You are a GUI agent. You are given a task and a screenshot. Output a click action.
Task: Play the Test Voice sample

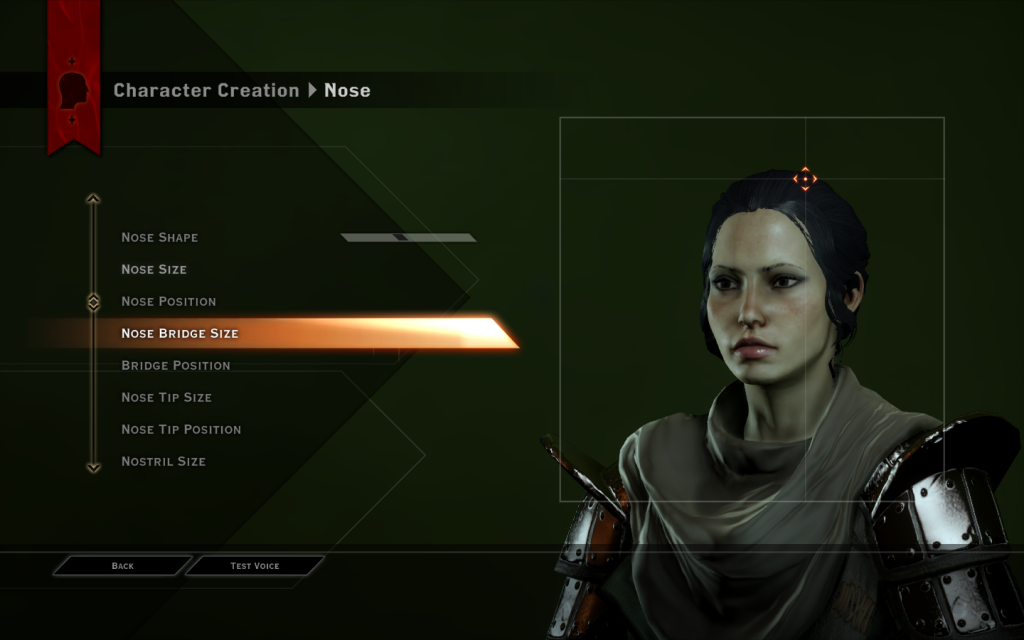pyautogui.click(x=255, y=566)
